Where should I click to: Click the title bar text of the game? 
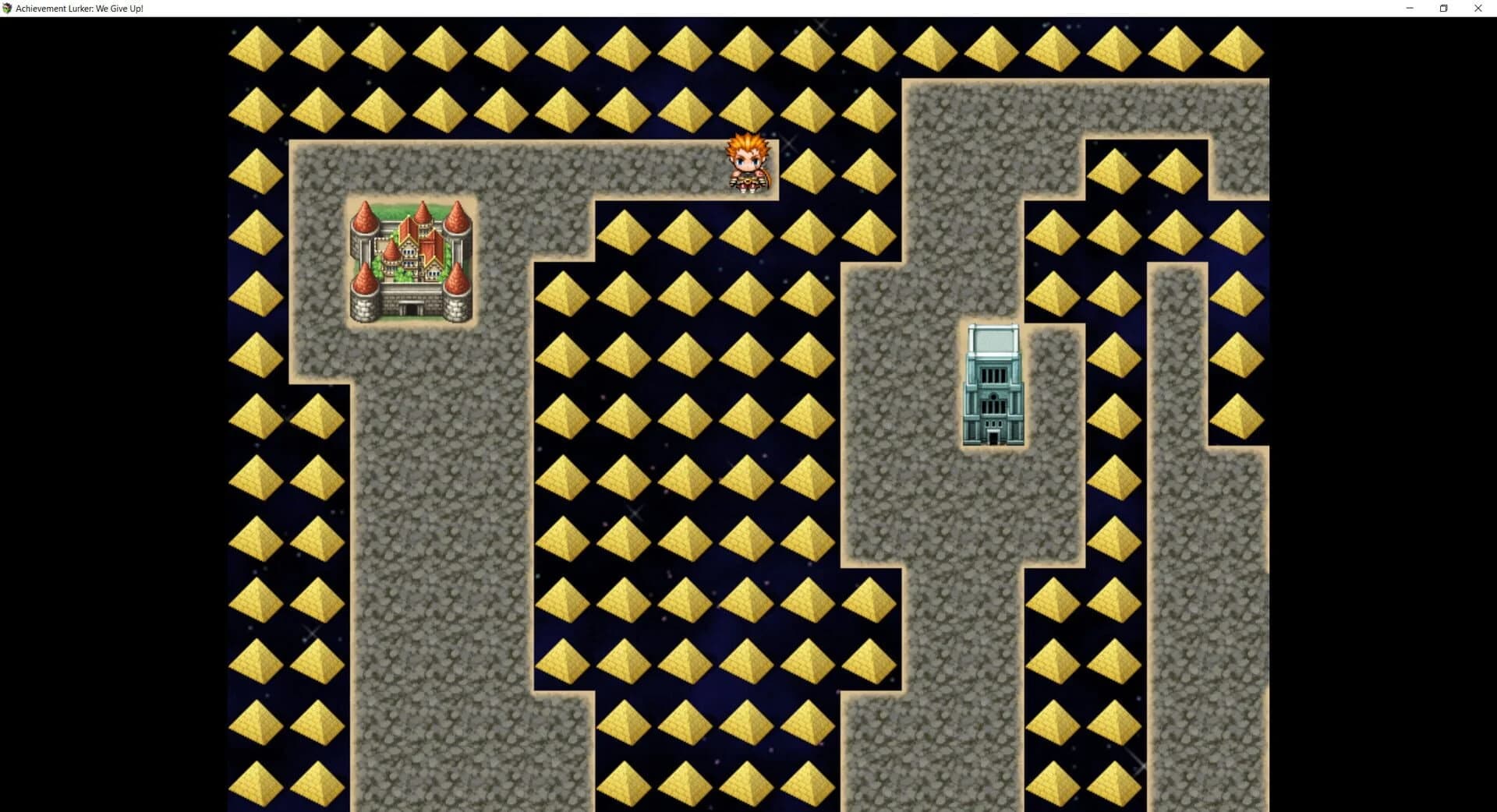[78, 8]
